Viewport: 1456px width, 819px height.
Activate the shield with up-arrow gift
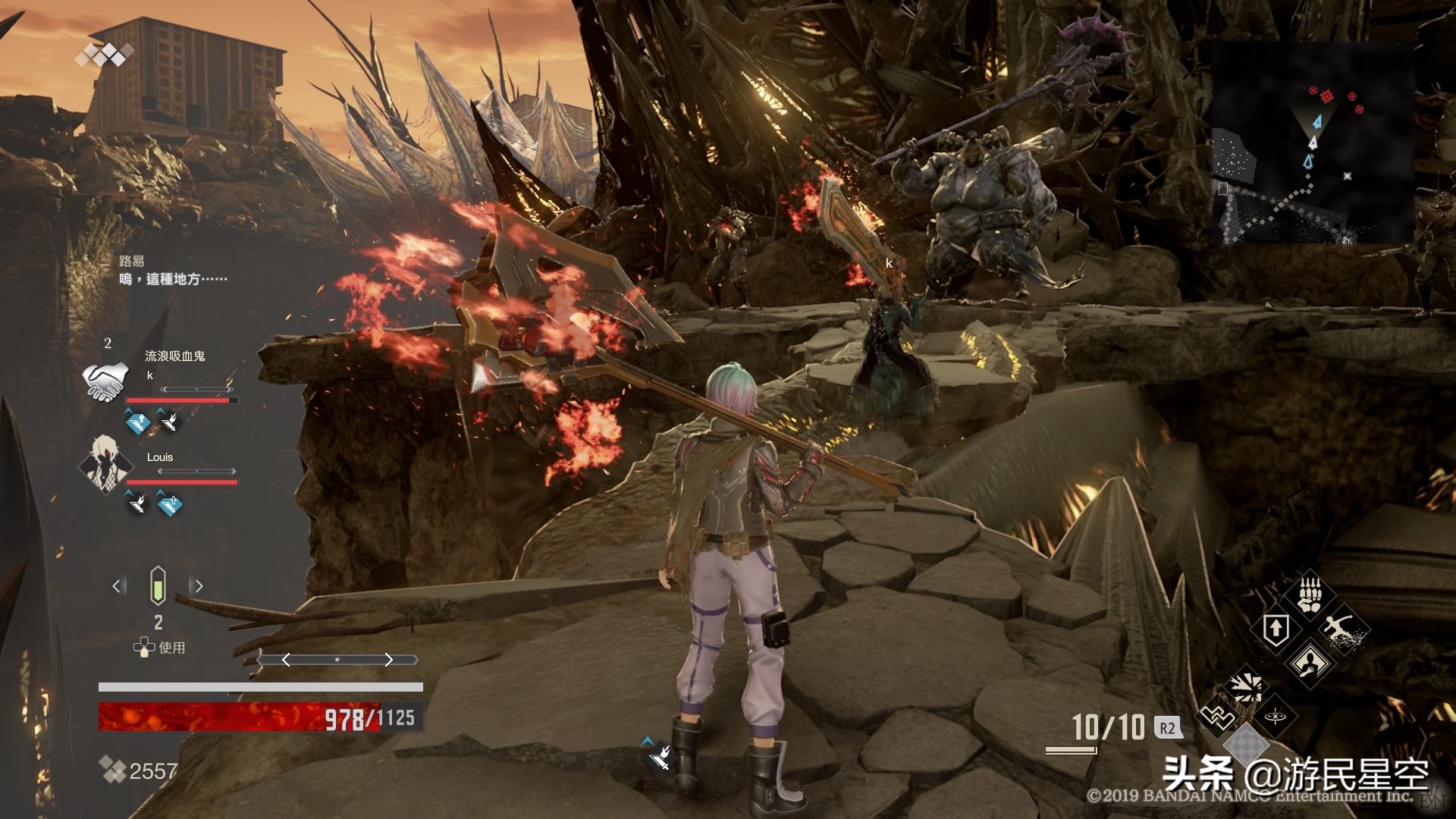tap(1276, 629)
